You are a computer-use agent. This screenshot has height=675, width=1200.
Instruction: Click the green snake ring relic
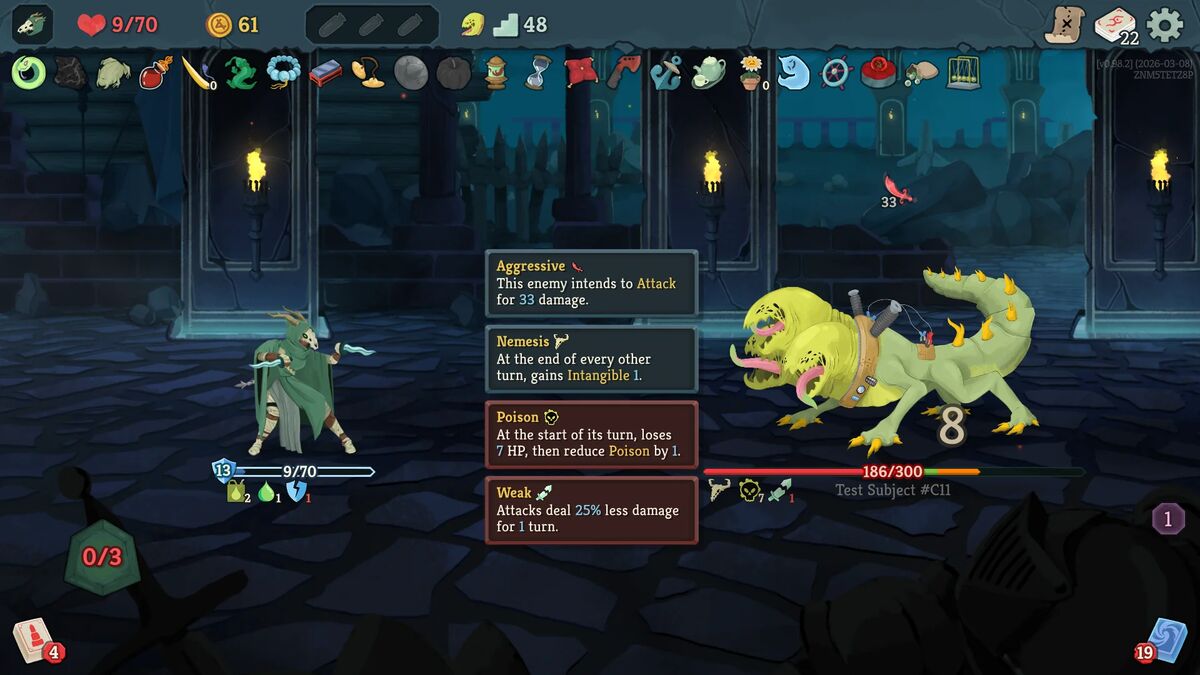29,72
